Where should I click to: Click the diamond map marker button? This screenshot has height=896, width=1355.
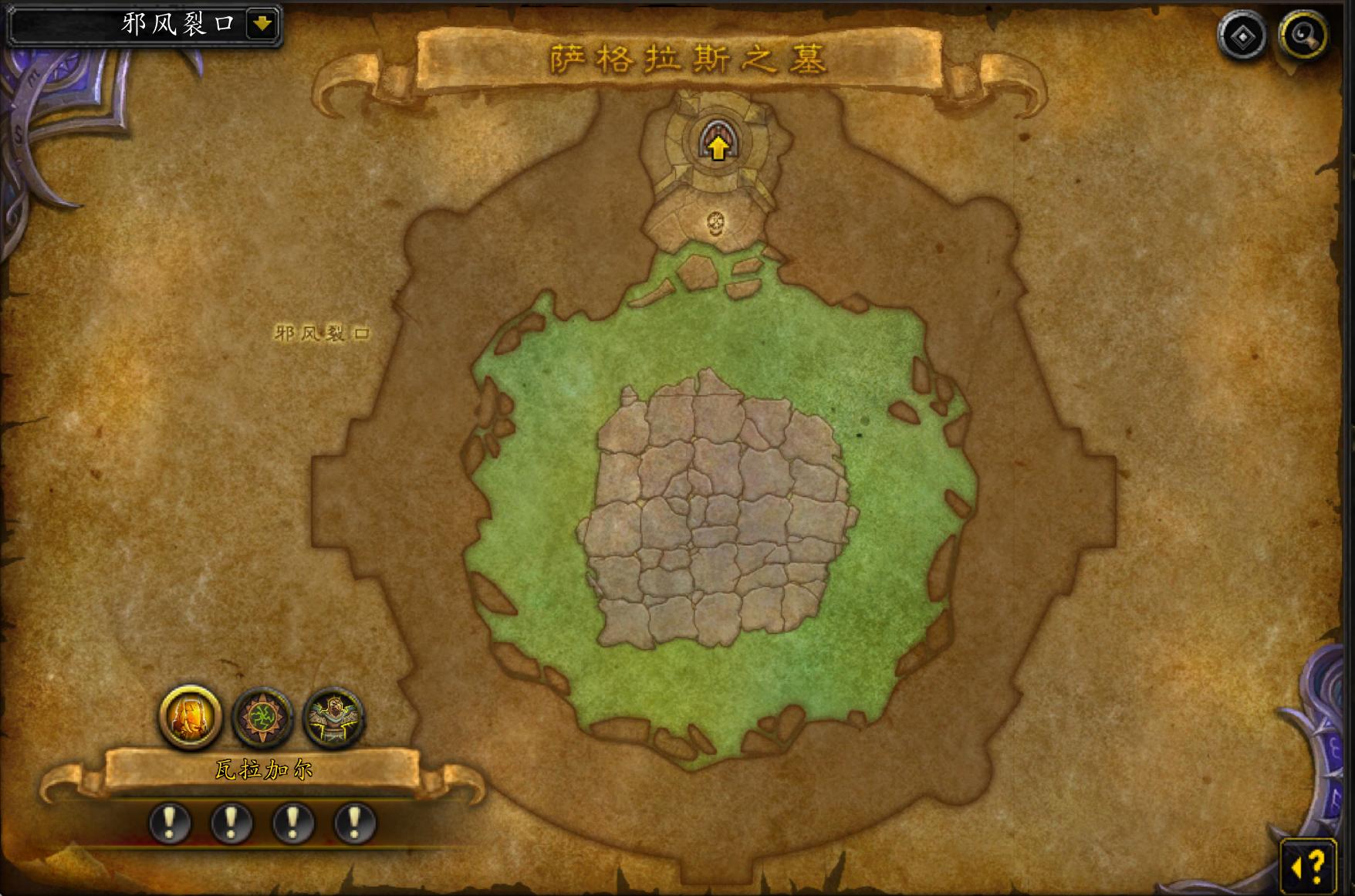click(1242, 36)
